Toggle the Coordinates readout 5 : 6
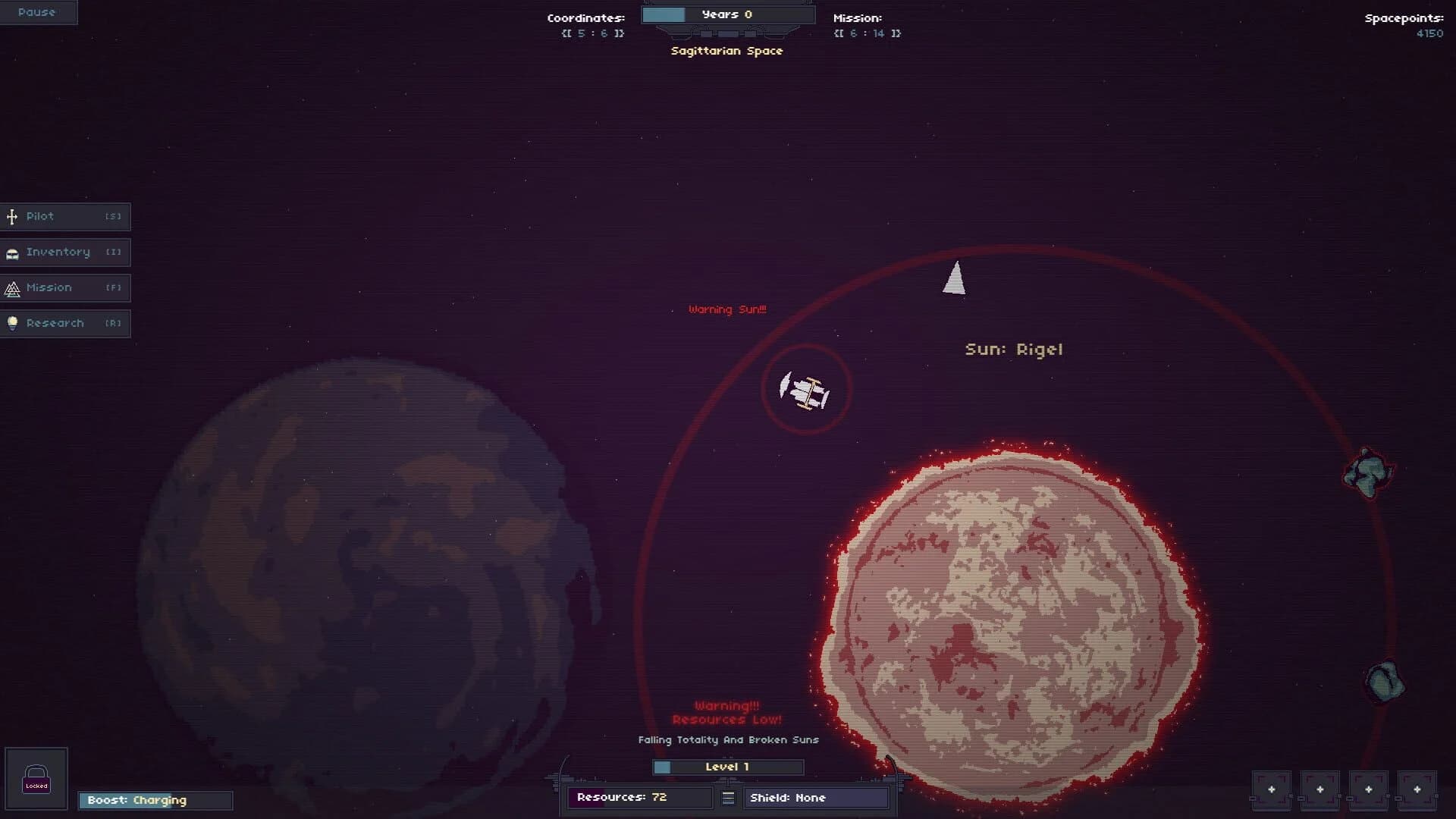Viewport: 1456px width, 819px height. [592, 33]
